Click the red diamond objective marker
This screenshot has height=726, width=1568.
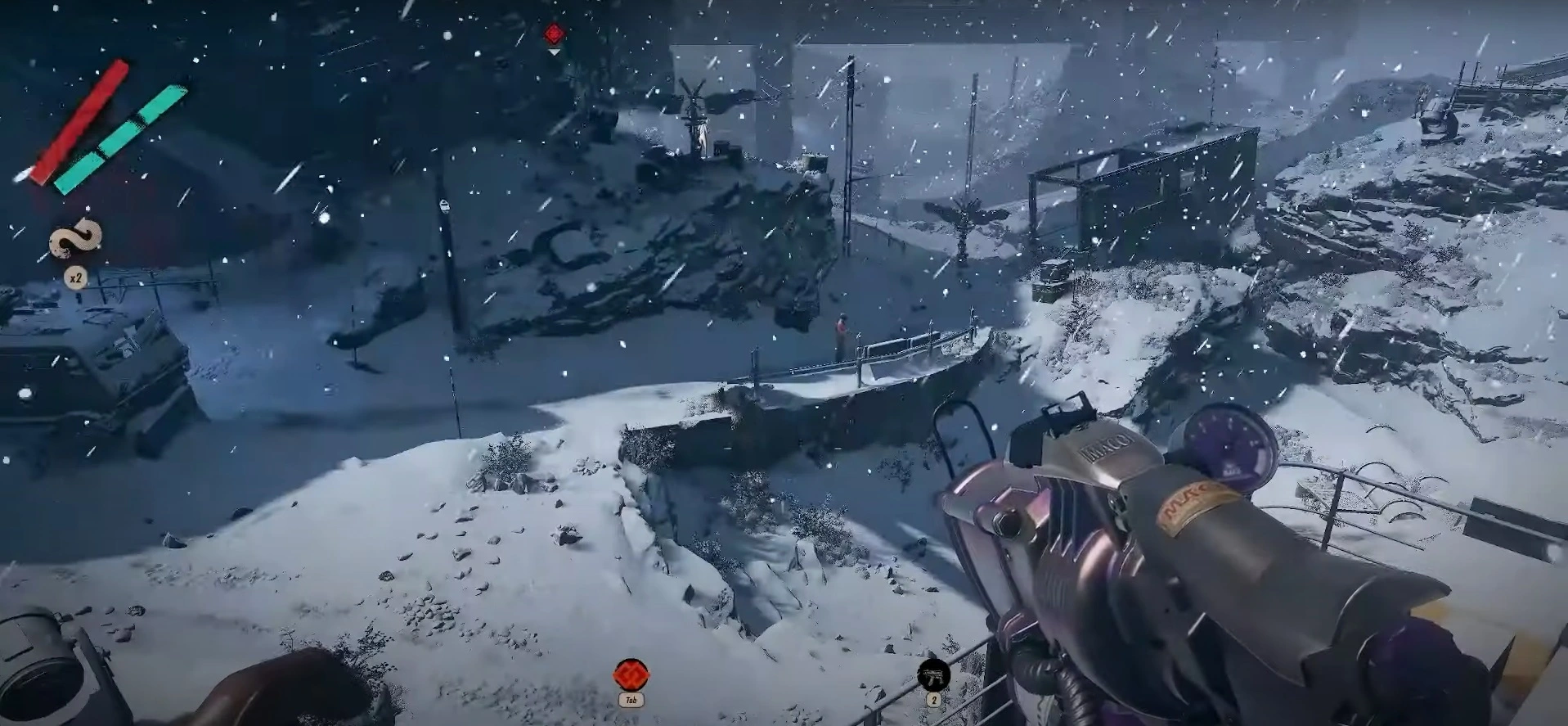coord(554,34)
